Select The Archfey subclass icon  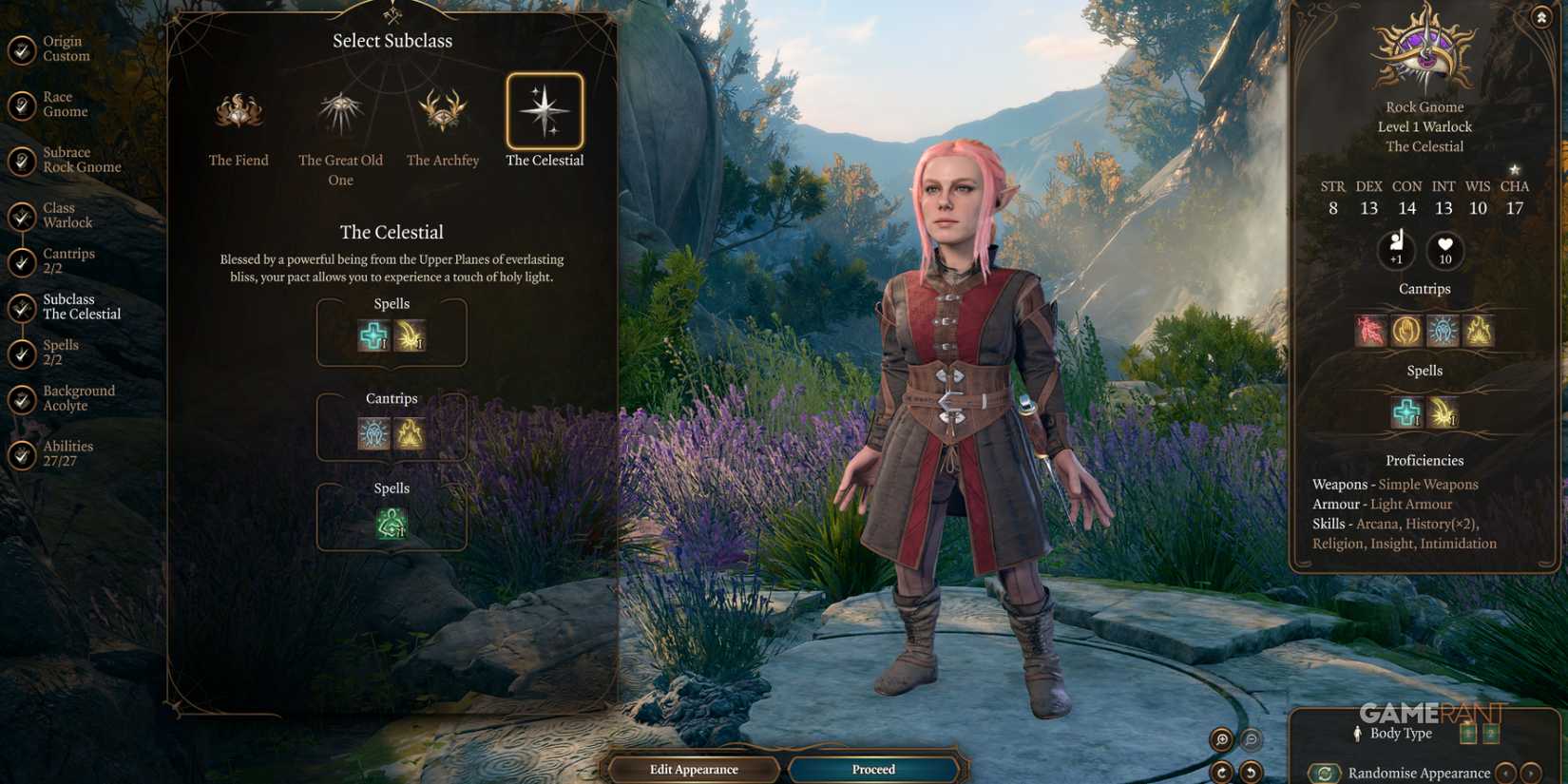click(442, 112)
